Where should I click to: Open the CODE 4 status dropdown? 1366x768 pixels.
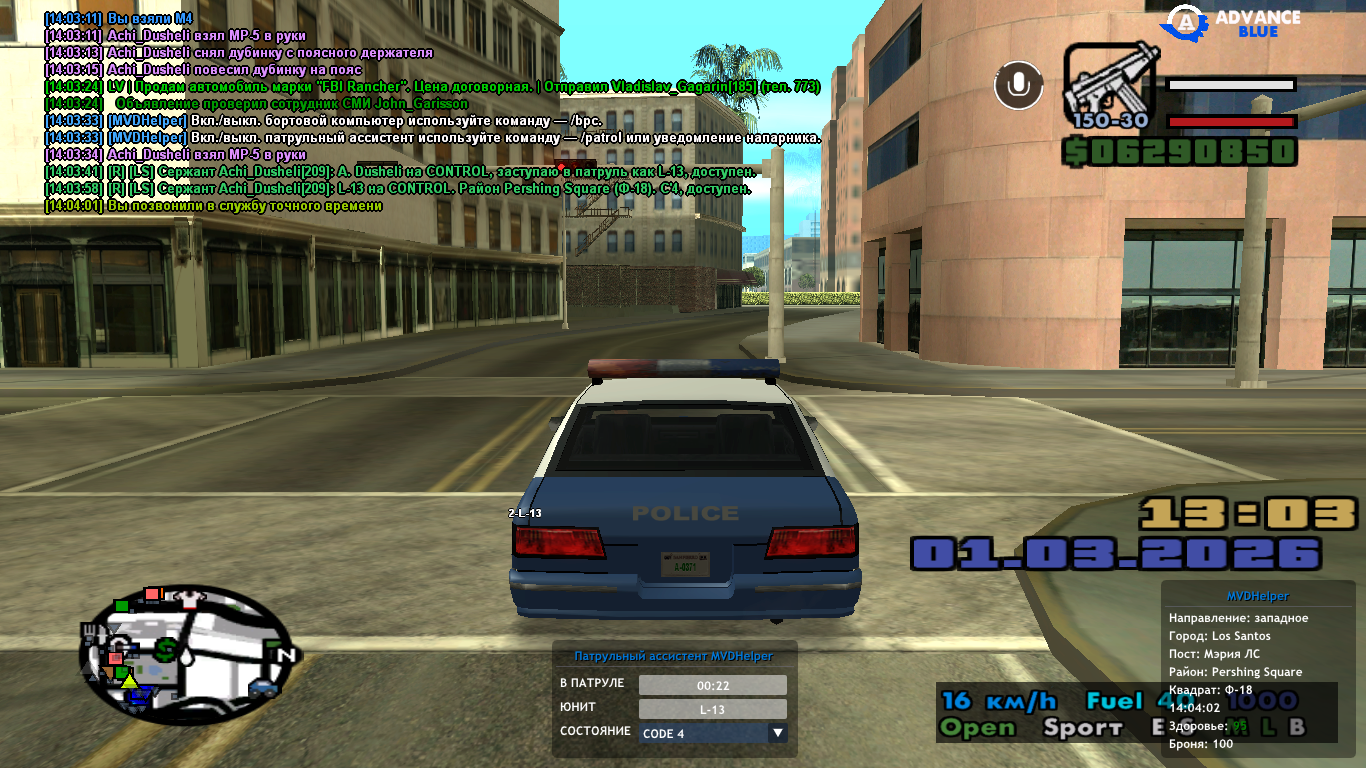(777, 733)
